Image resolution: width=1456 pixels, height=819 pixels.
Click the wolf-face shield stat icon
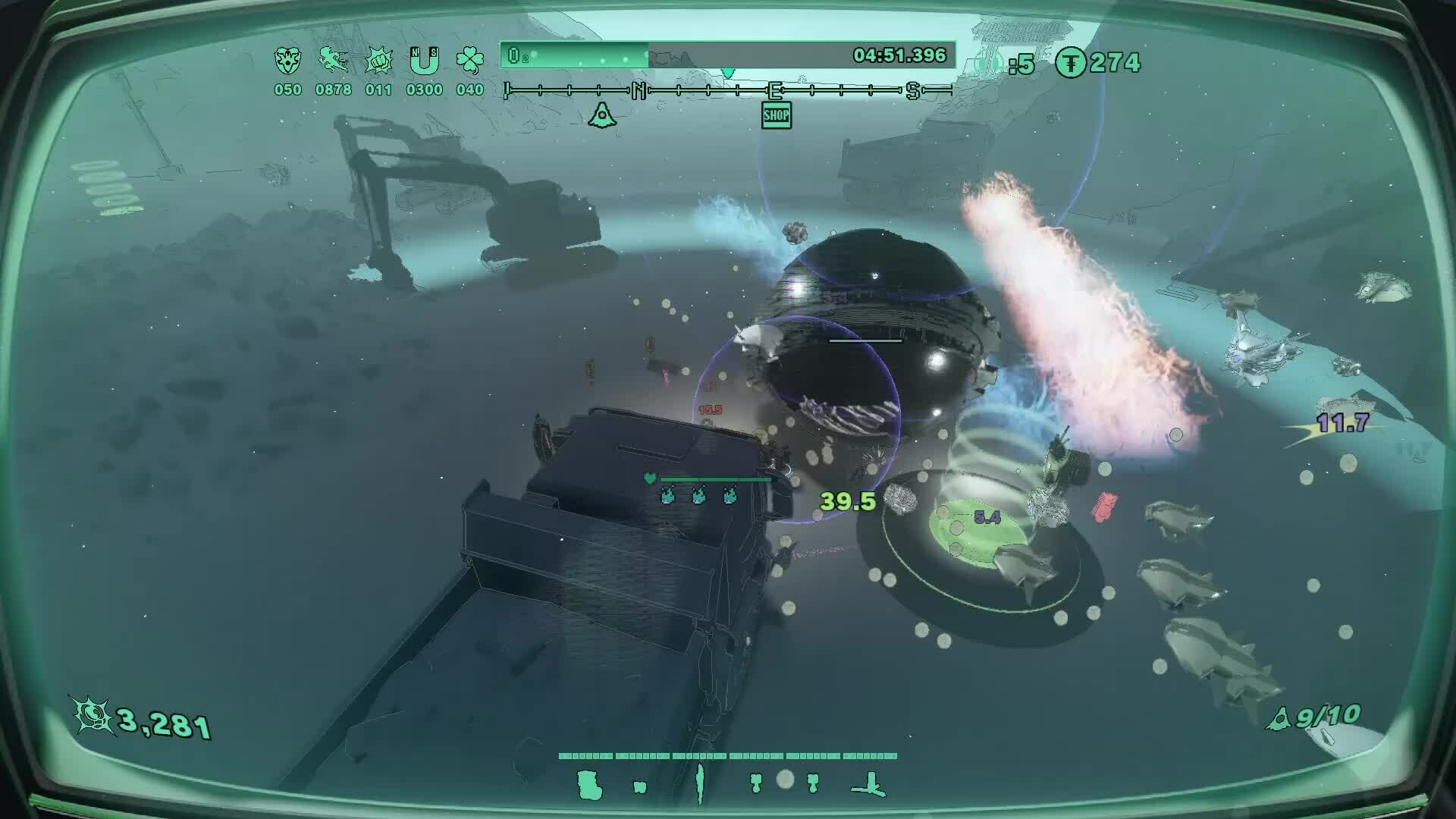(287, 60)
